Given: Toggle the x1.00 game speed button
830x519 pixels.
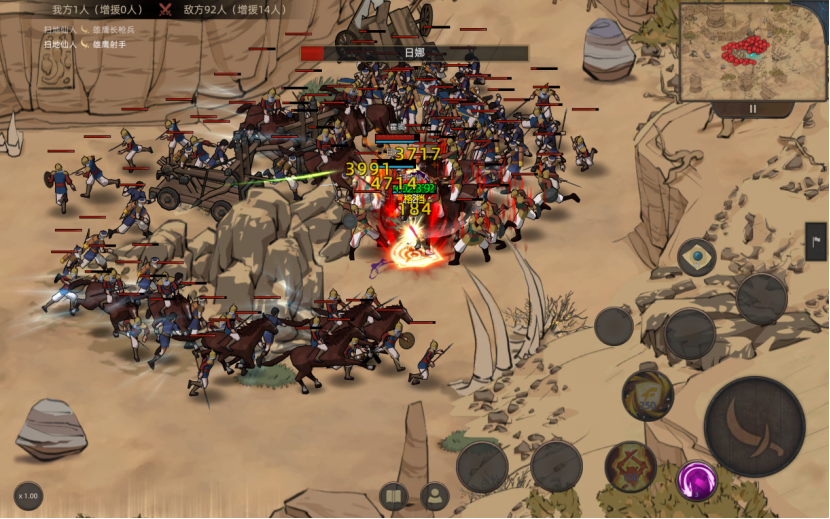Looking at the screenshot, I should 28,496.
